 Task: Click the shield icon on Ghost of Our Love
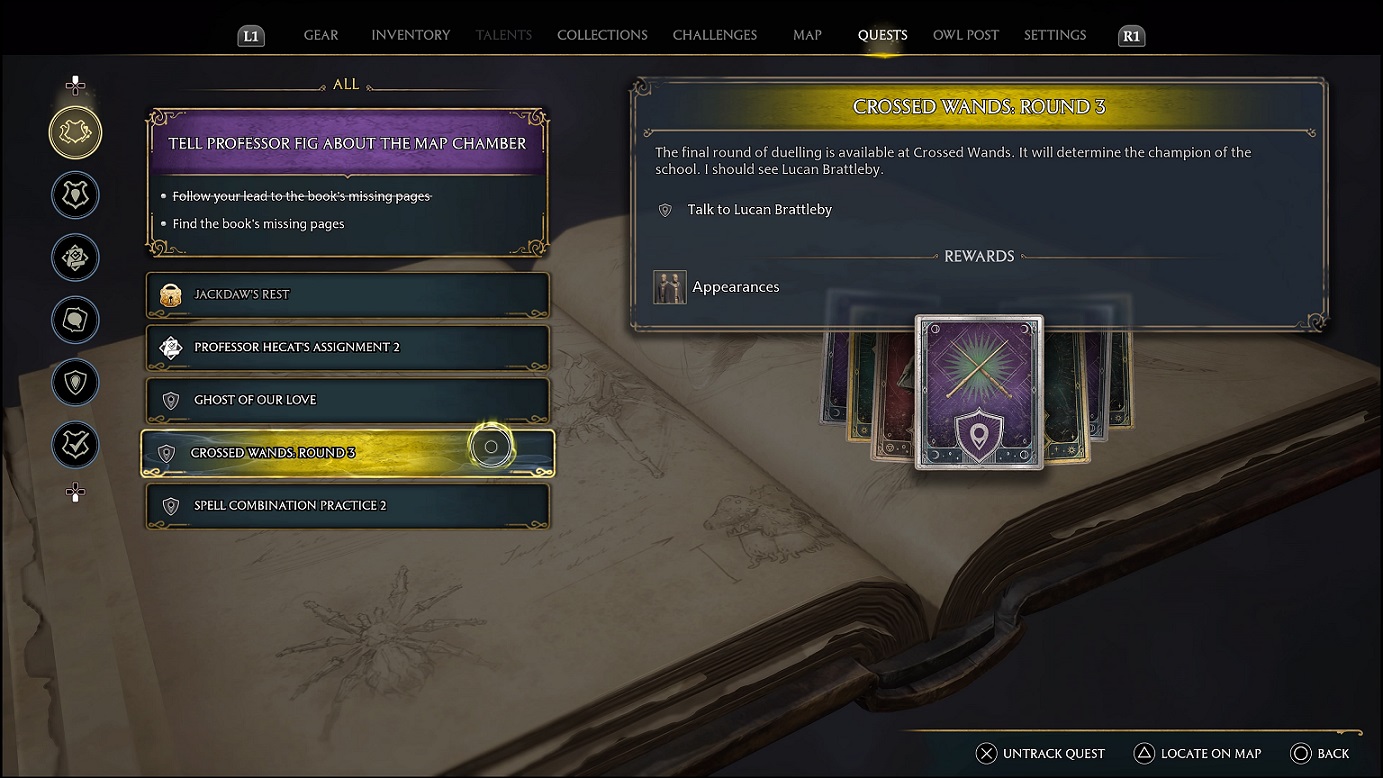(170, 400)
